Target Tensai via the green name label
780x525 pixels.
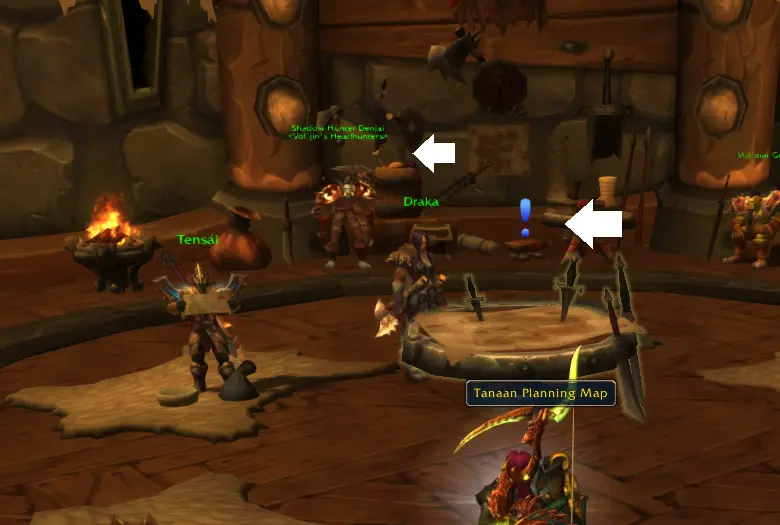(x=196, y=240)
